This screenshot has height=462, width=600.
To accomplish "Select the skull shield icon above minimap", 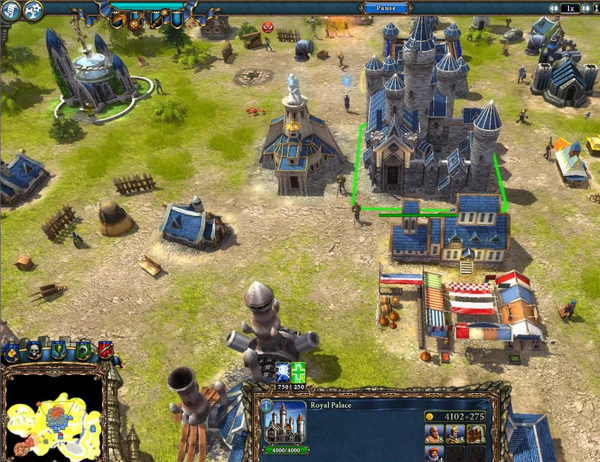I will 32,350.
